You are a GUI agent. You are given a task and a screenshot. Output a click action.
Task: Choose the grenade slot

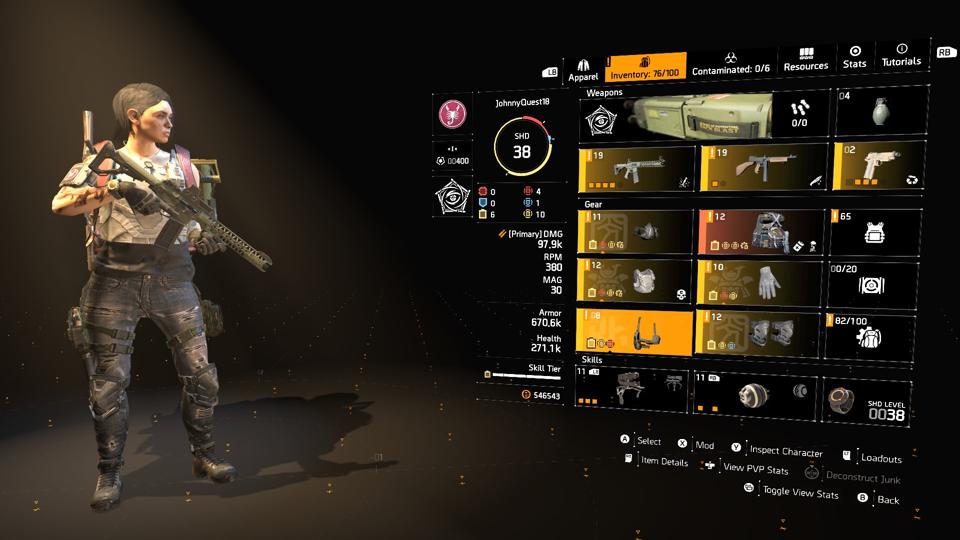(x=875, y=112)
